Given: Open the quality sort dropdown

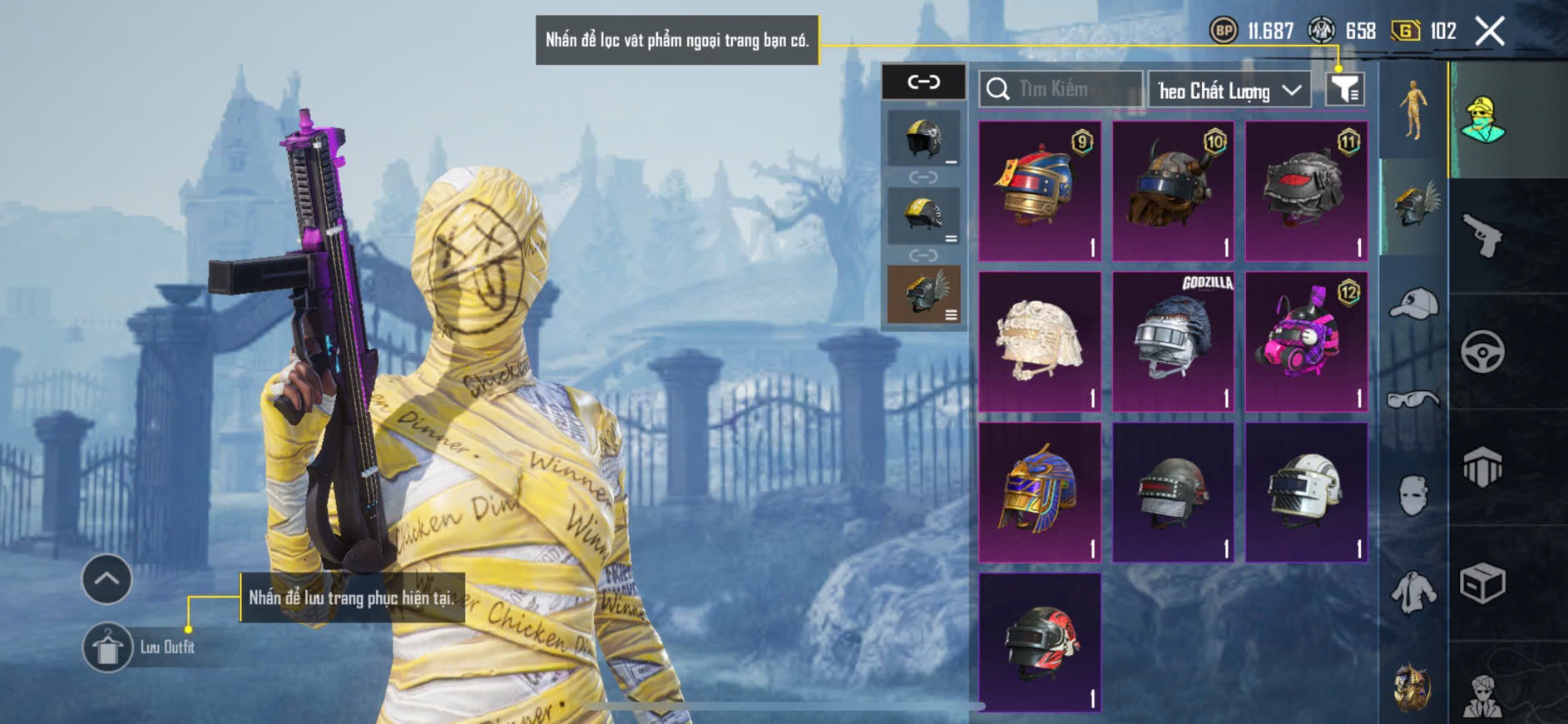Looking at the screenshot, I should [1229, 90].
